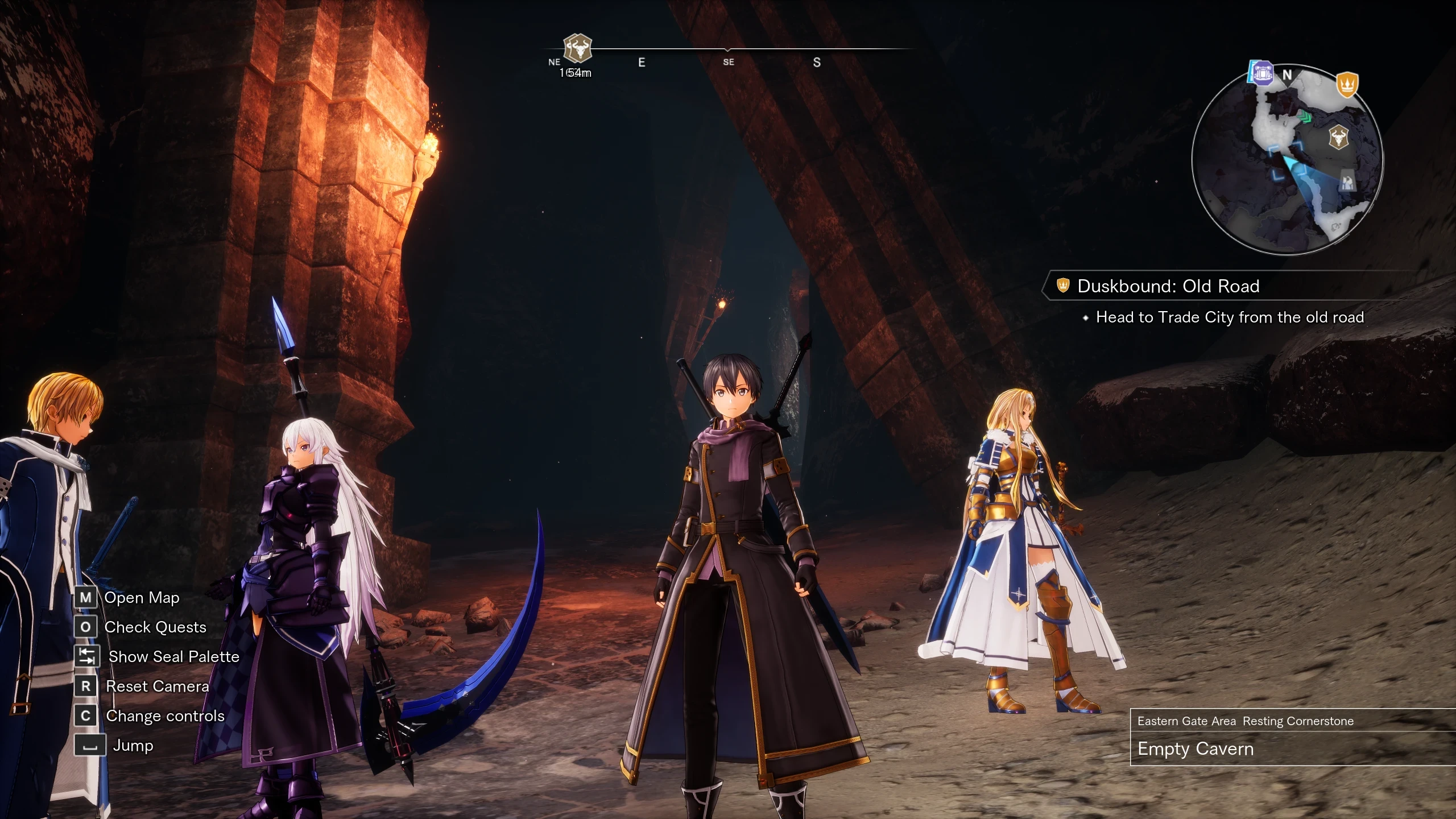Click the Empty Cavern location label

point(1196,750)
